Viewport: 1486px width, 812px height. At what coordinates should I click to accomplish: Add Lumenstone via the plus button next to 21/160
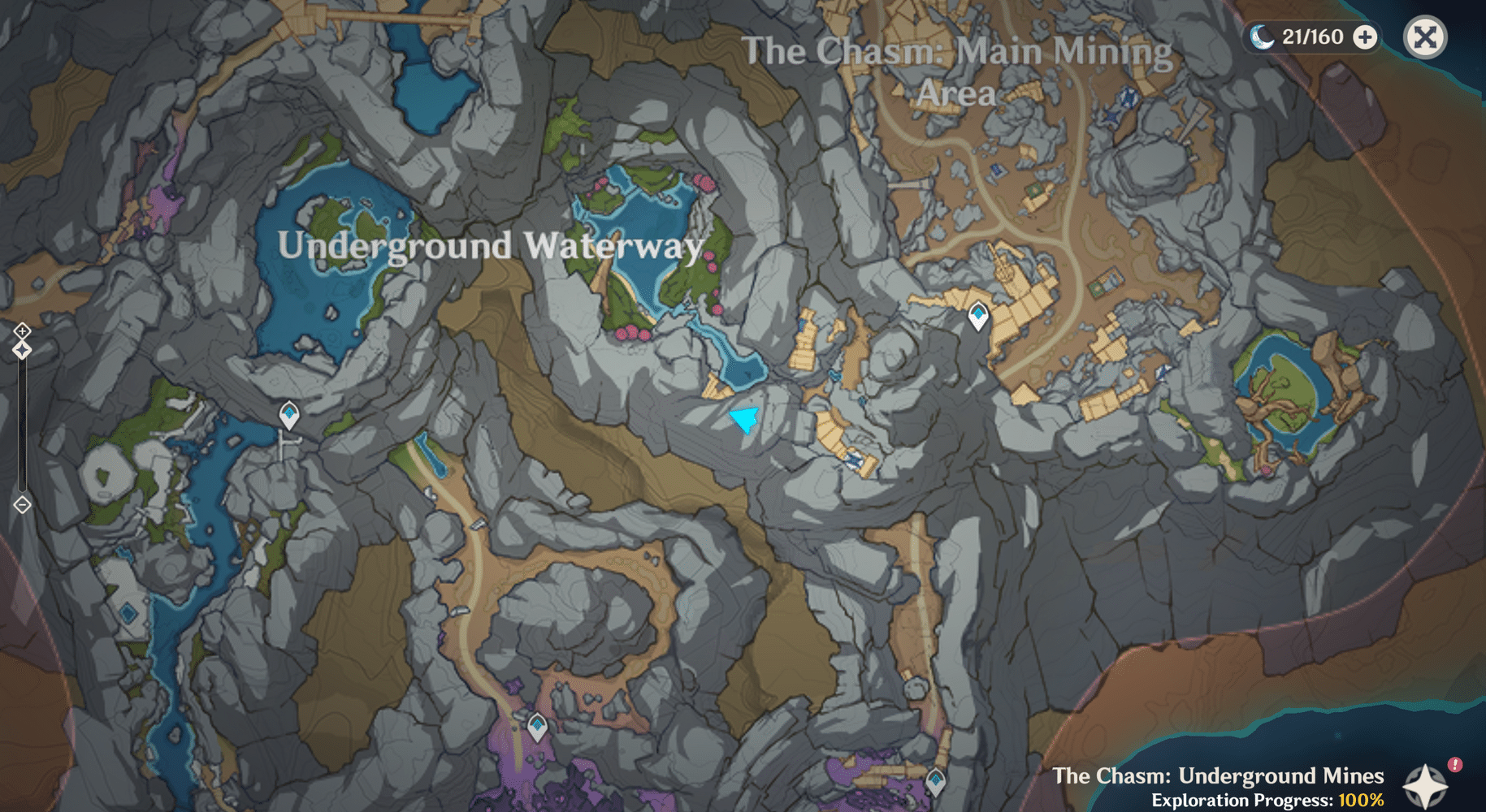pos(1366,36)
